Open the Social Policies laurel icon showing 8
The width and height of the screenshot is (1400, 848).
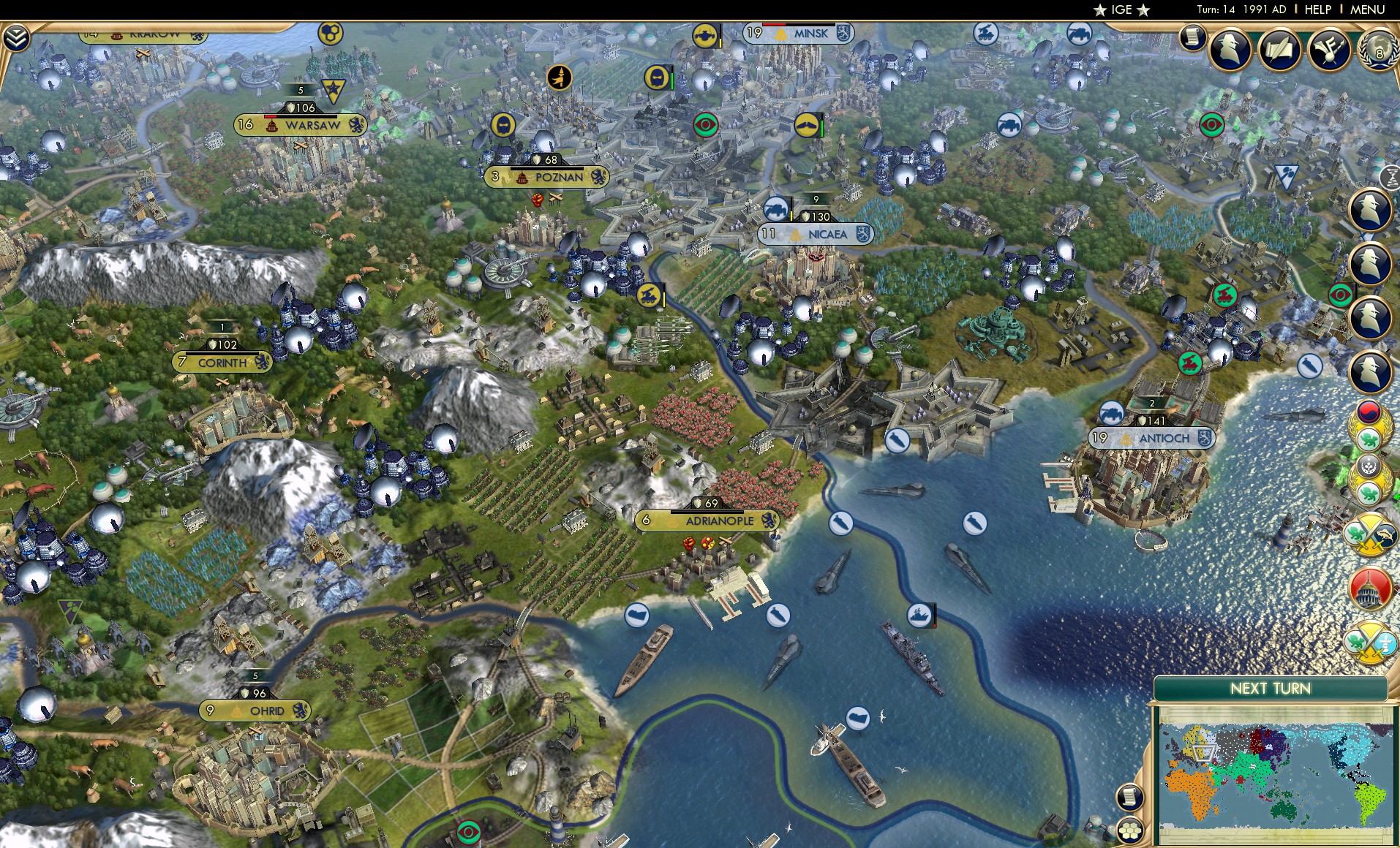coord(1377,51)
